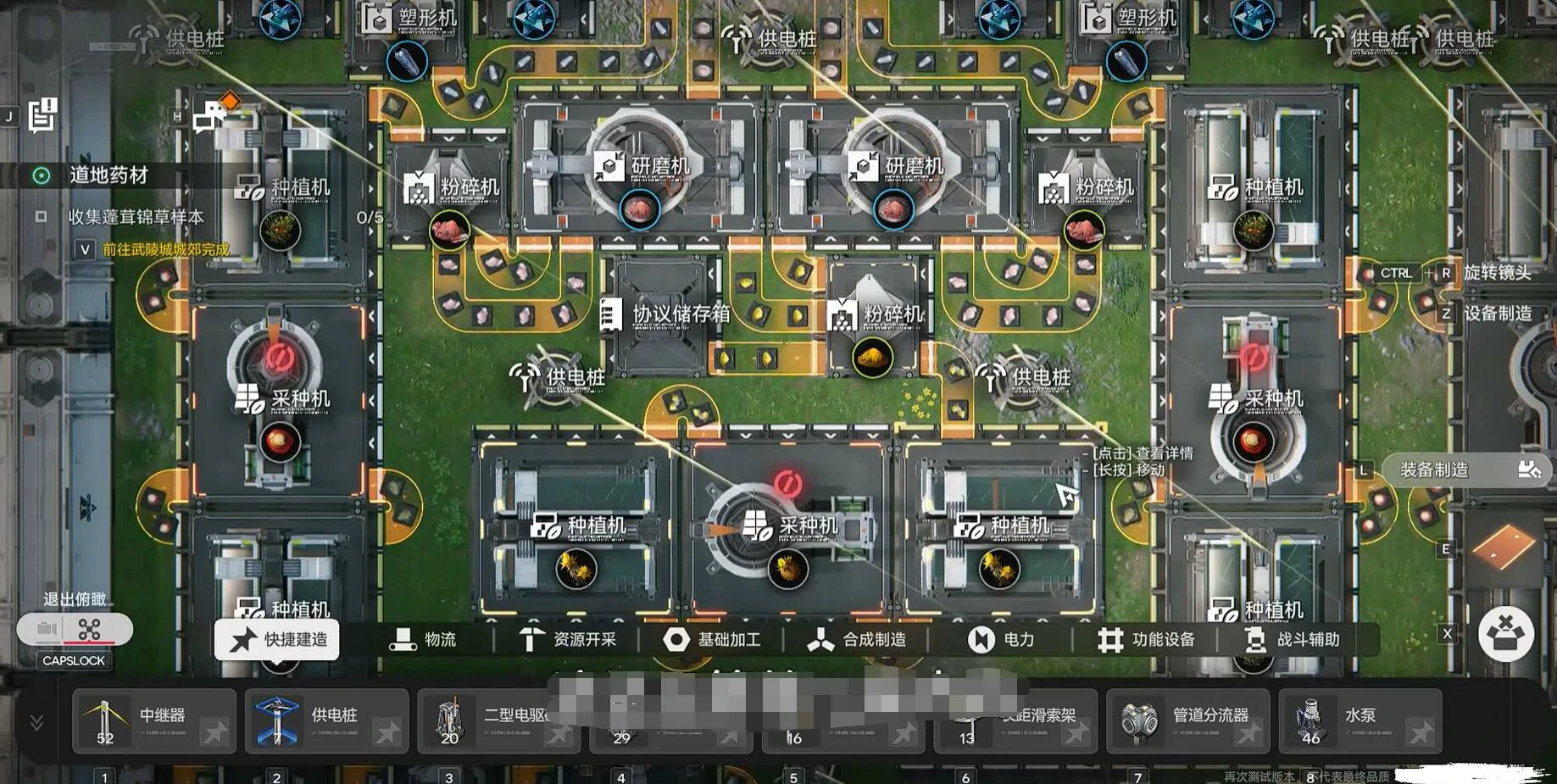Viewport: 1557px width, 784px height.
Task: Open the 装备制造 equipment crafting button
Action: pos(1466,470)
